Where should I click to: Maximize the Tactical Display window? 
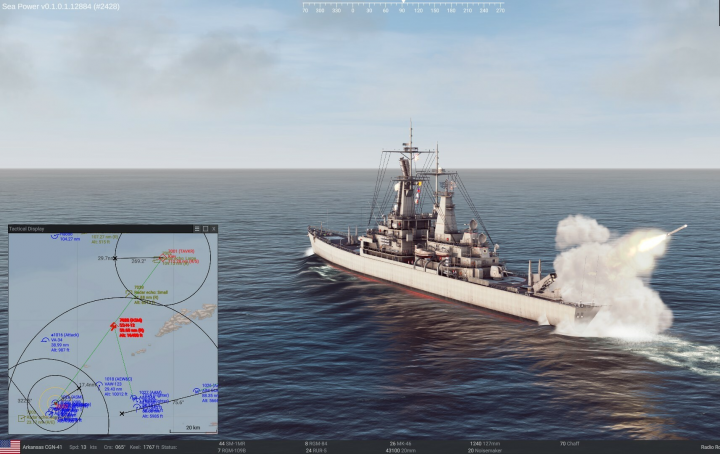205,229
